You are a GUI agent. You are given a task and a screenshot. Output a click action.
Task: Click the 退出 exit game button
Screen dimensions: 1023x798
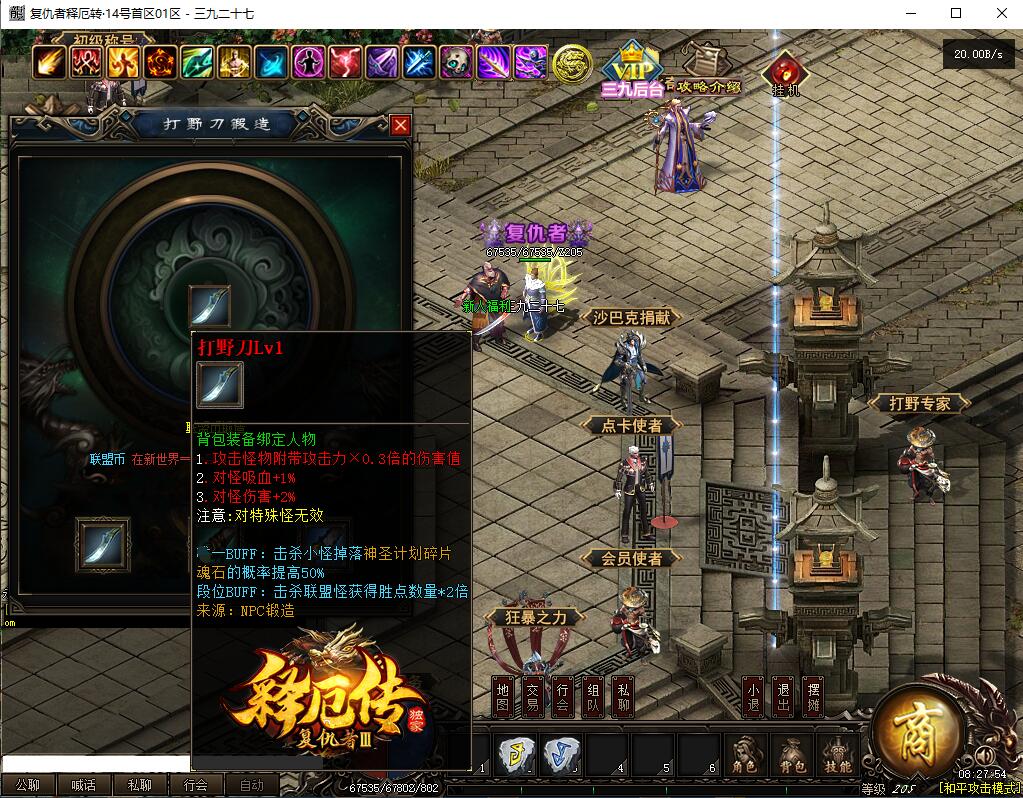click(783, 696)
